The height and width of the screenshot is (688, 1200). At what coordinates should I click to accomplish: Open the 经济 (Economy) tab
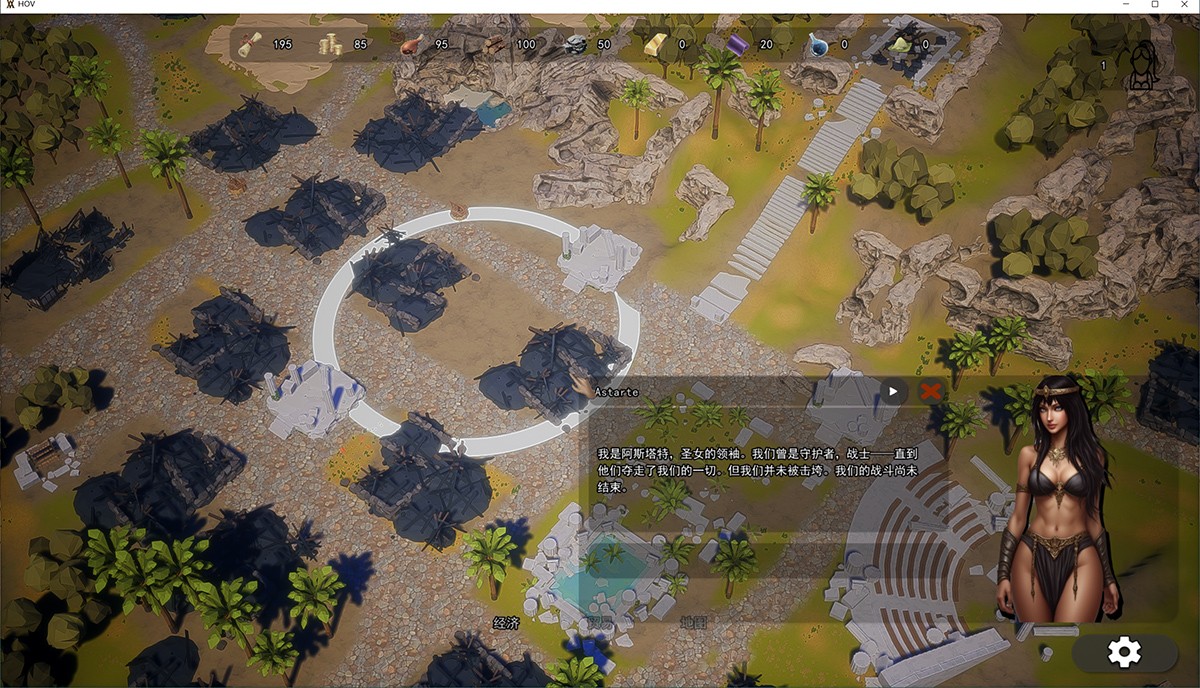coord(507,623)
